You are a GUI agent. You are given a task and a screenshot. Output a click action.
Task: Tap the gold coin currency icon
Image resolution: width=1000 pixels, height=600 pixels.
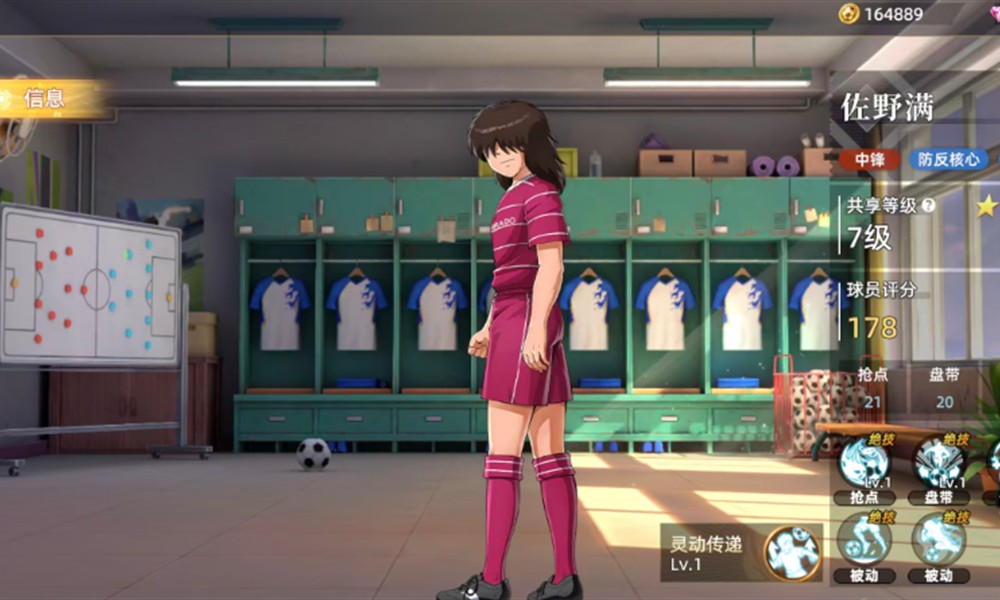(x=849, y=13)
